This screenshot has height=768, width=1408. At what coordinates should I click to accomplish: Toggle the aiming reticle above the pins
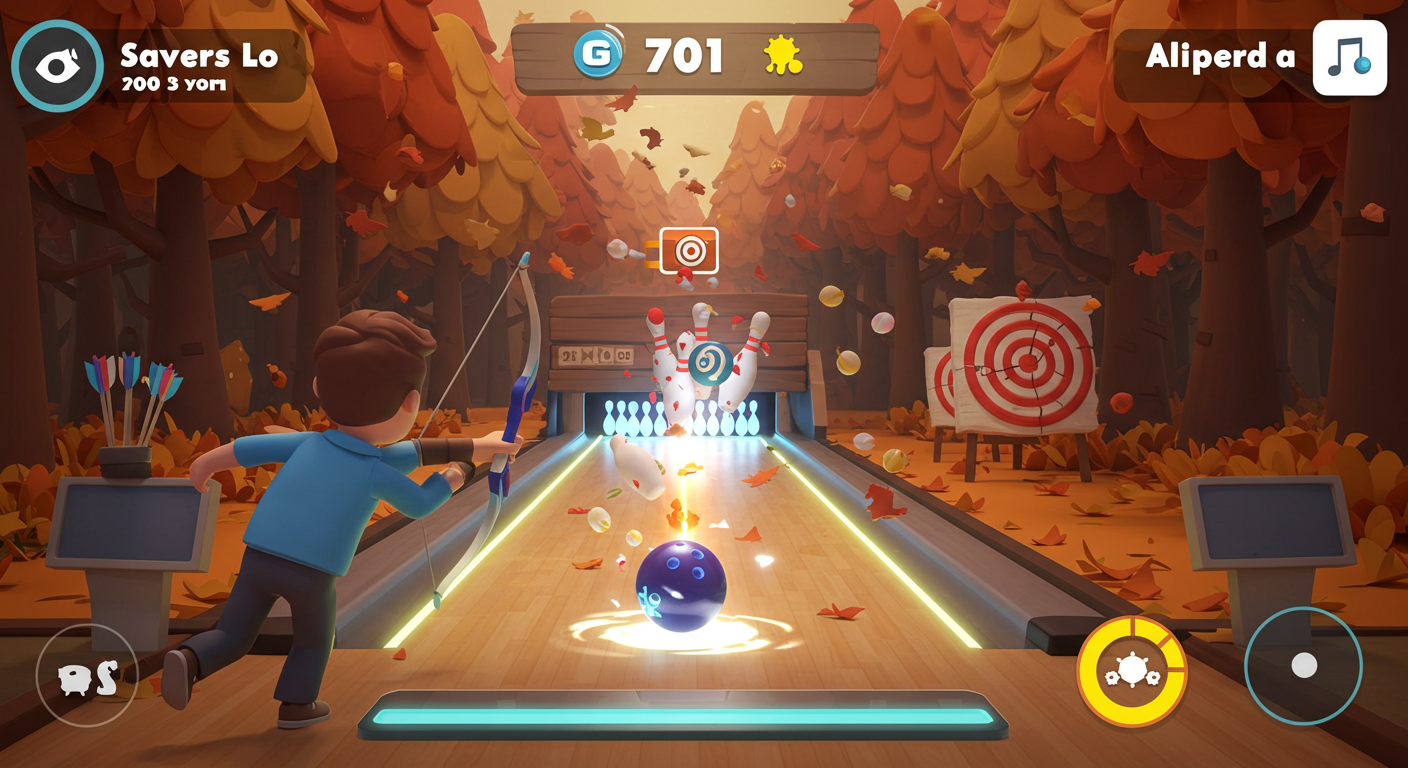[x=688, y=252]
